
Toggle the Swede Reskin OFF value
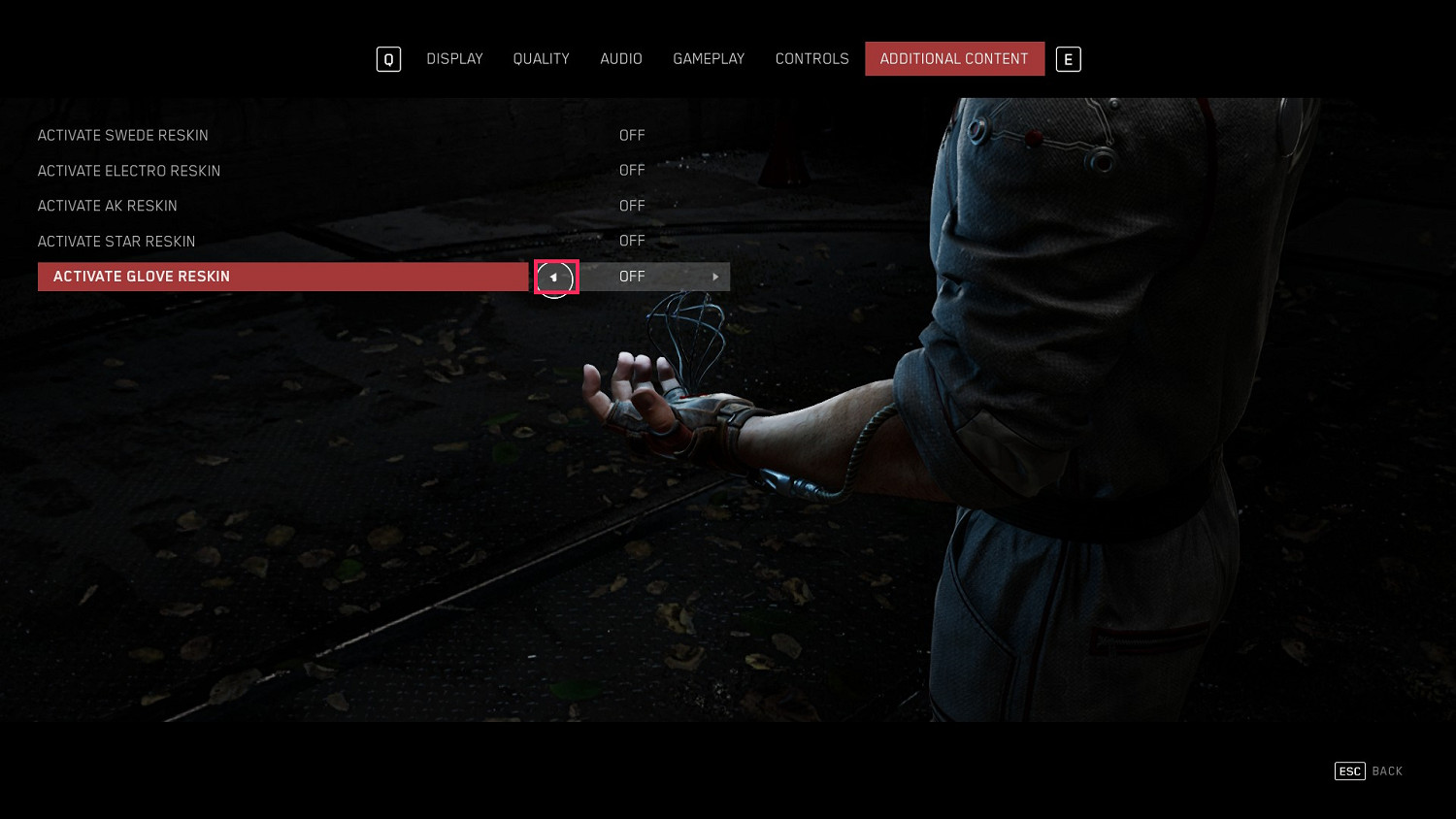pyautogui.click(x=632, y=136)
